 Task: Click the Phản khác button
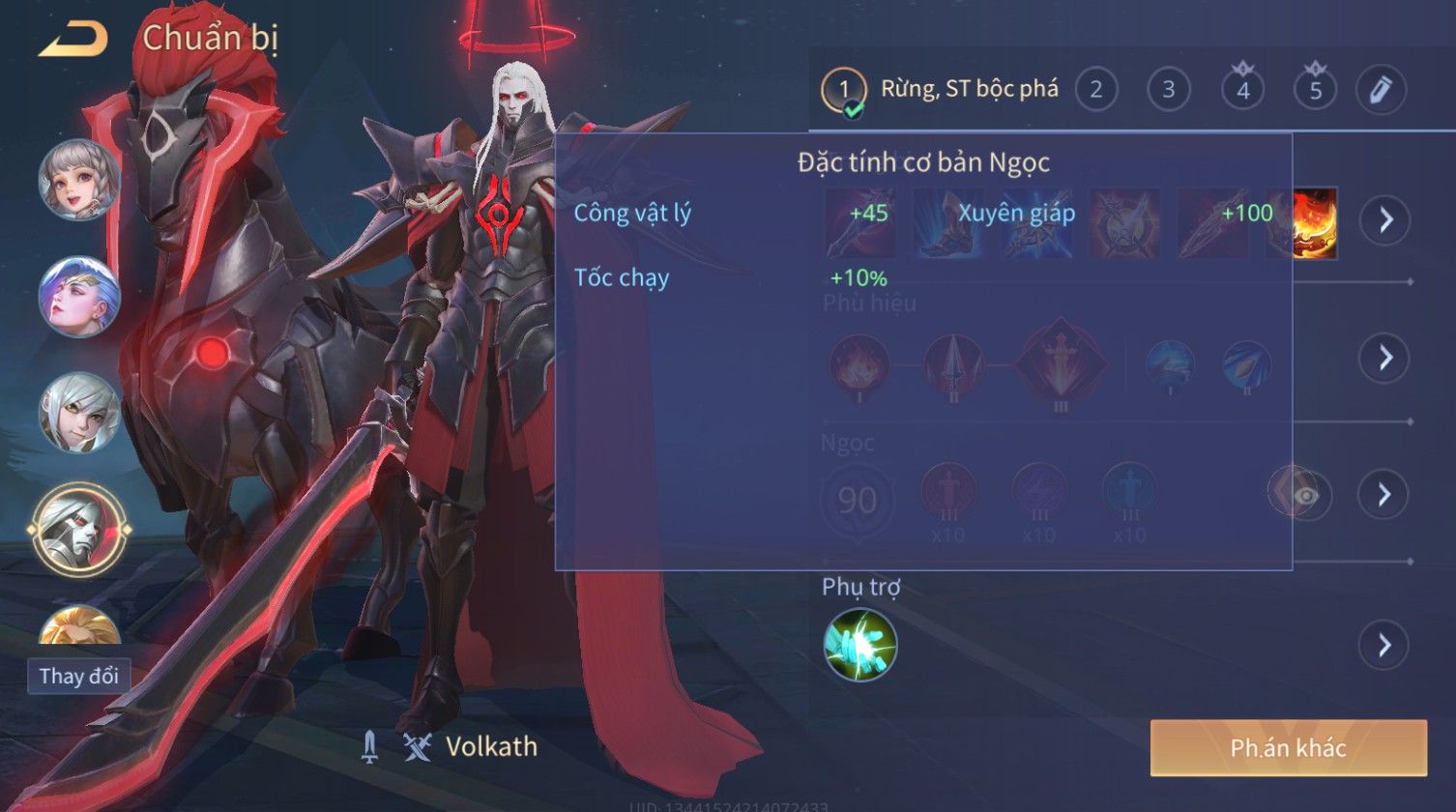pyautogui.click(x=1288, y=747)
